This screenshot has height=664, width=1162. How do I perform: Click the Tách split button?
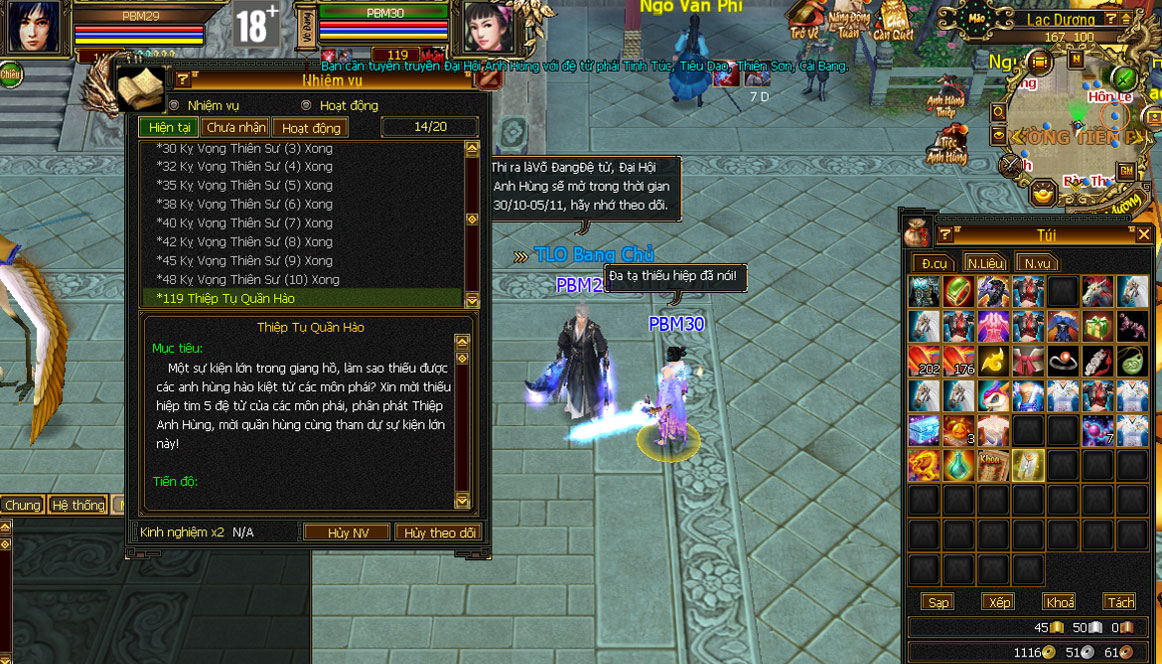pos(1120,602)
